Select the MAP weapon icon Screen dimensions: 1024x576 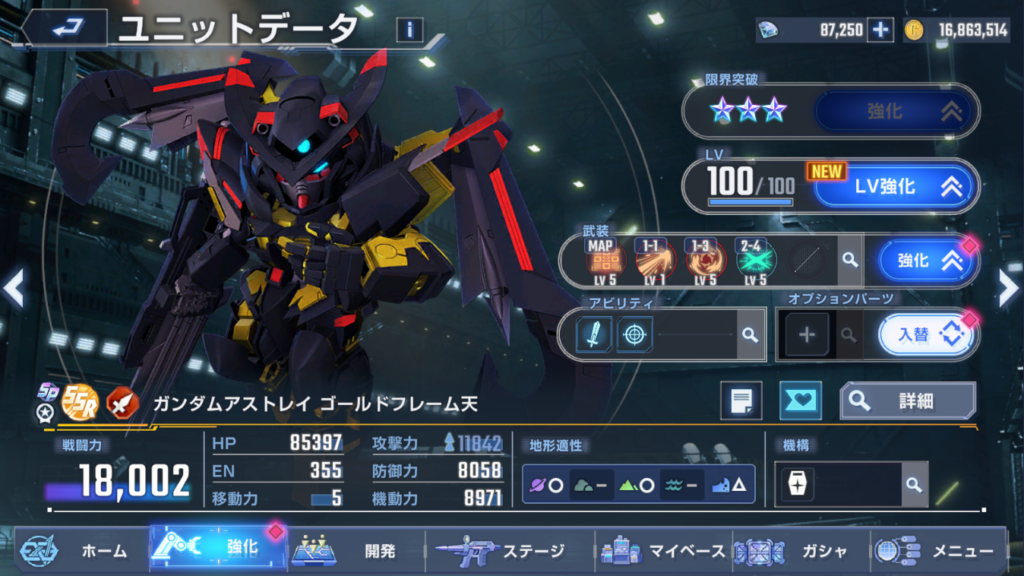pos(601,261)
